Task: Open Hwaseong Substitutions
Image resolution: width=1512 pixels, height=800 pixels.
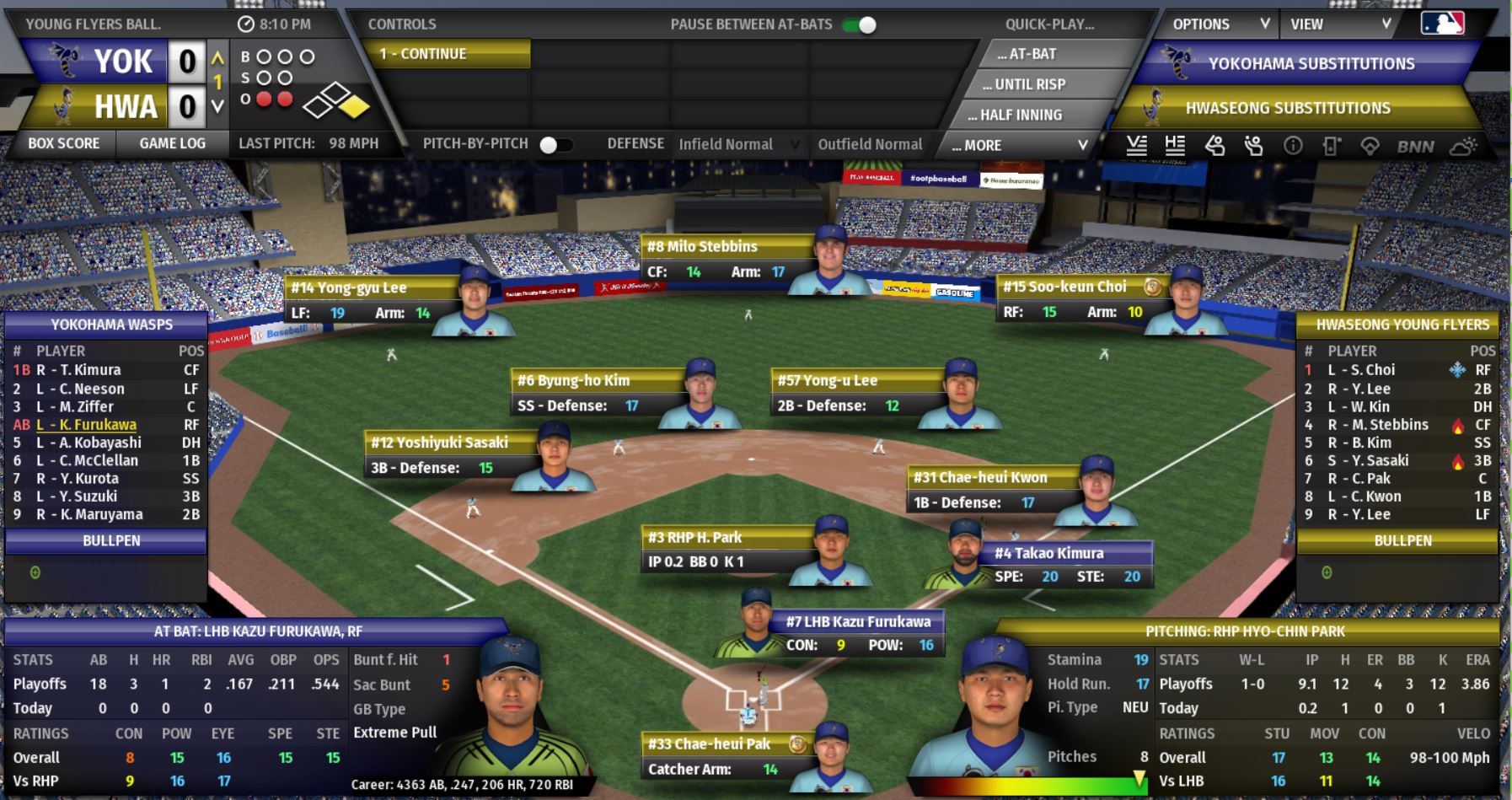Action: [1287, 108]
